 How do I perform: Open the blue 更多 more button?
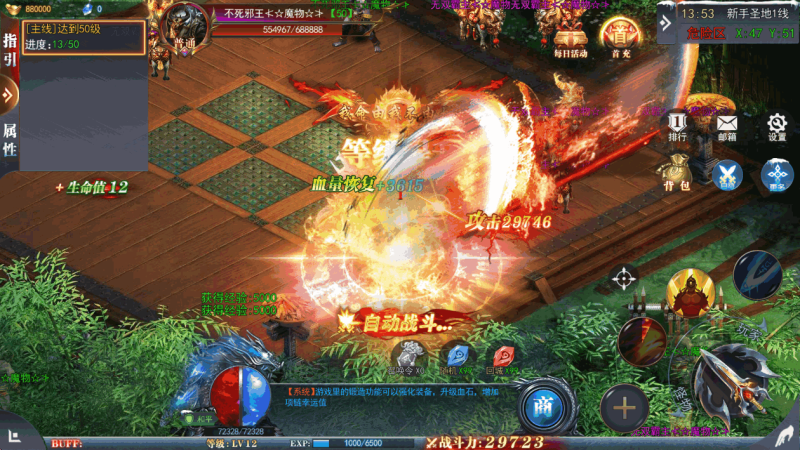coord(777,175)
